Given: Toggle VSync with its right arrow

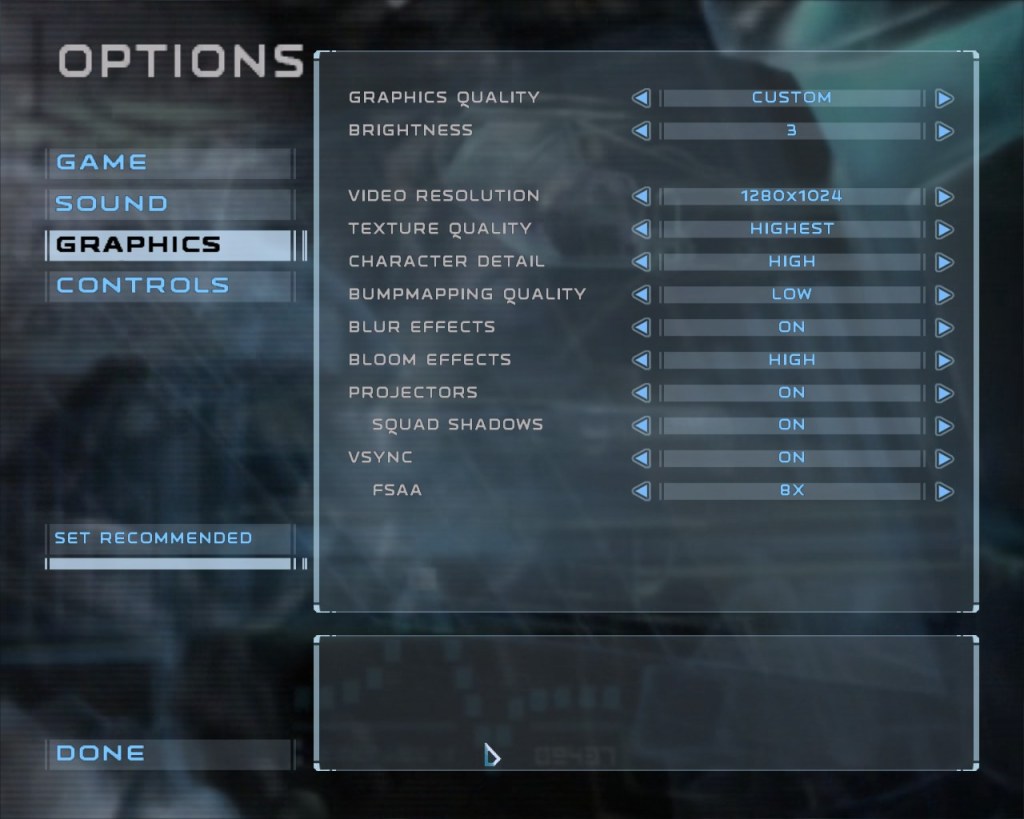Looking at the screenshot, I should (943, 458).
